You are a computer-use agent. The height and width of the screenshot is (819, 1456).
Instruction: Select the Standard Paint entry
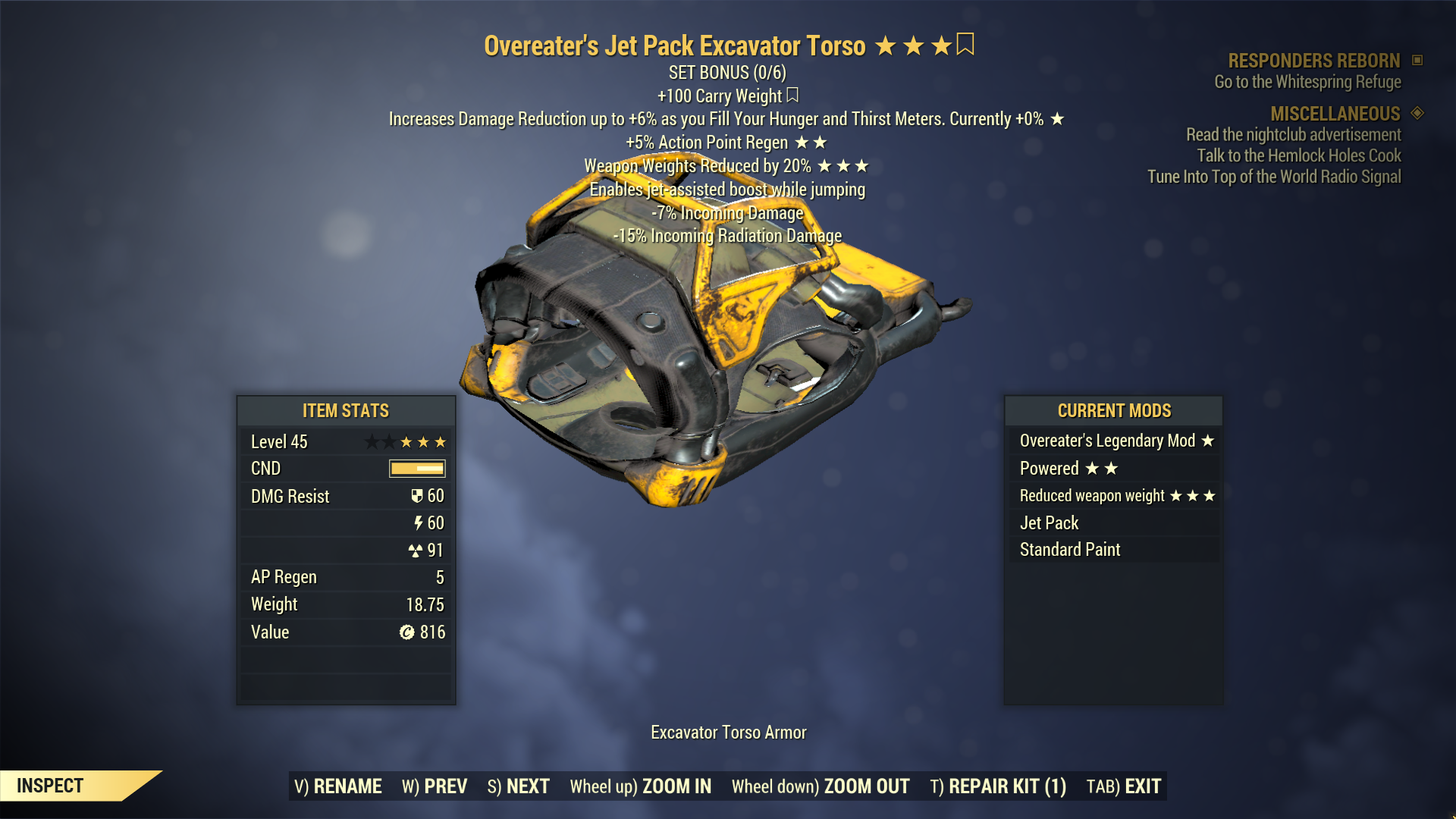[x=1113, y=550]
